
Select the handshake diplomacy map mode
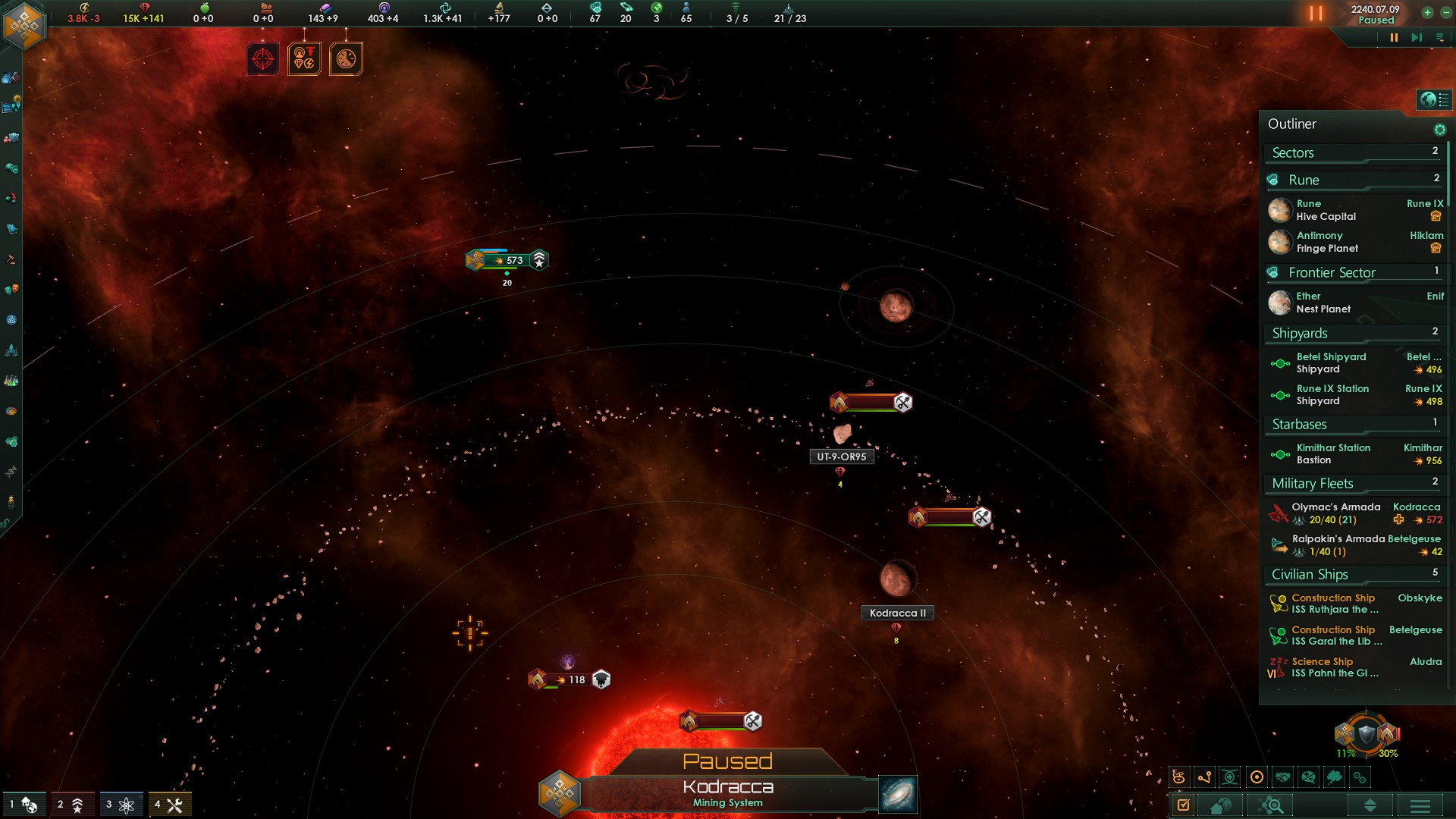point(1282,777)
